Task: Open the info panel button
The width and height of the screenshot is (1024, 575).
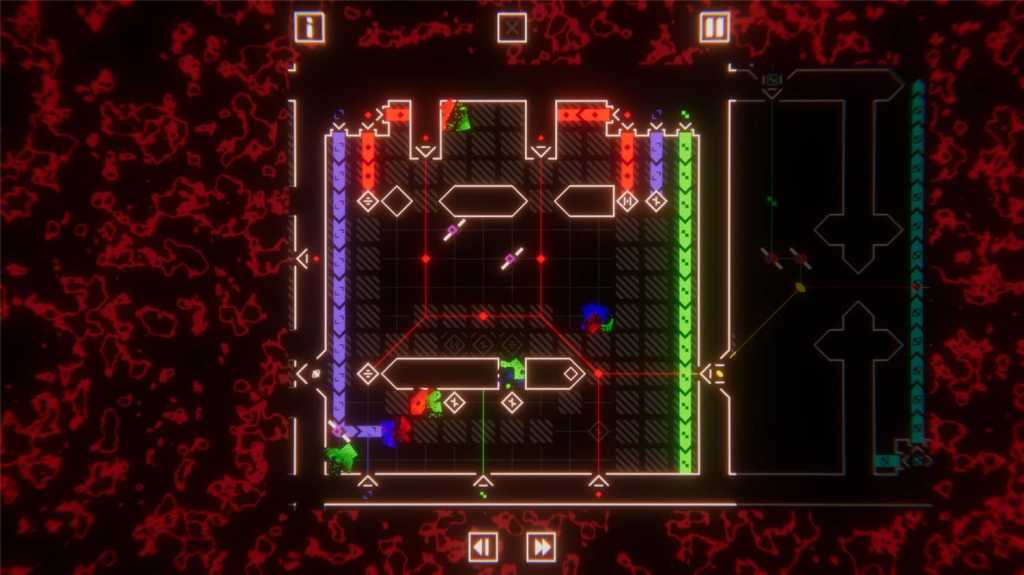Action: coord(309,27)
